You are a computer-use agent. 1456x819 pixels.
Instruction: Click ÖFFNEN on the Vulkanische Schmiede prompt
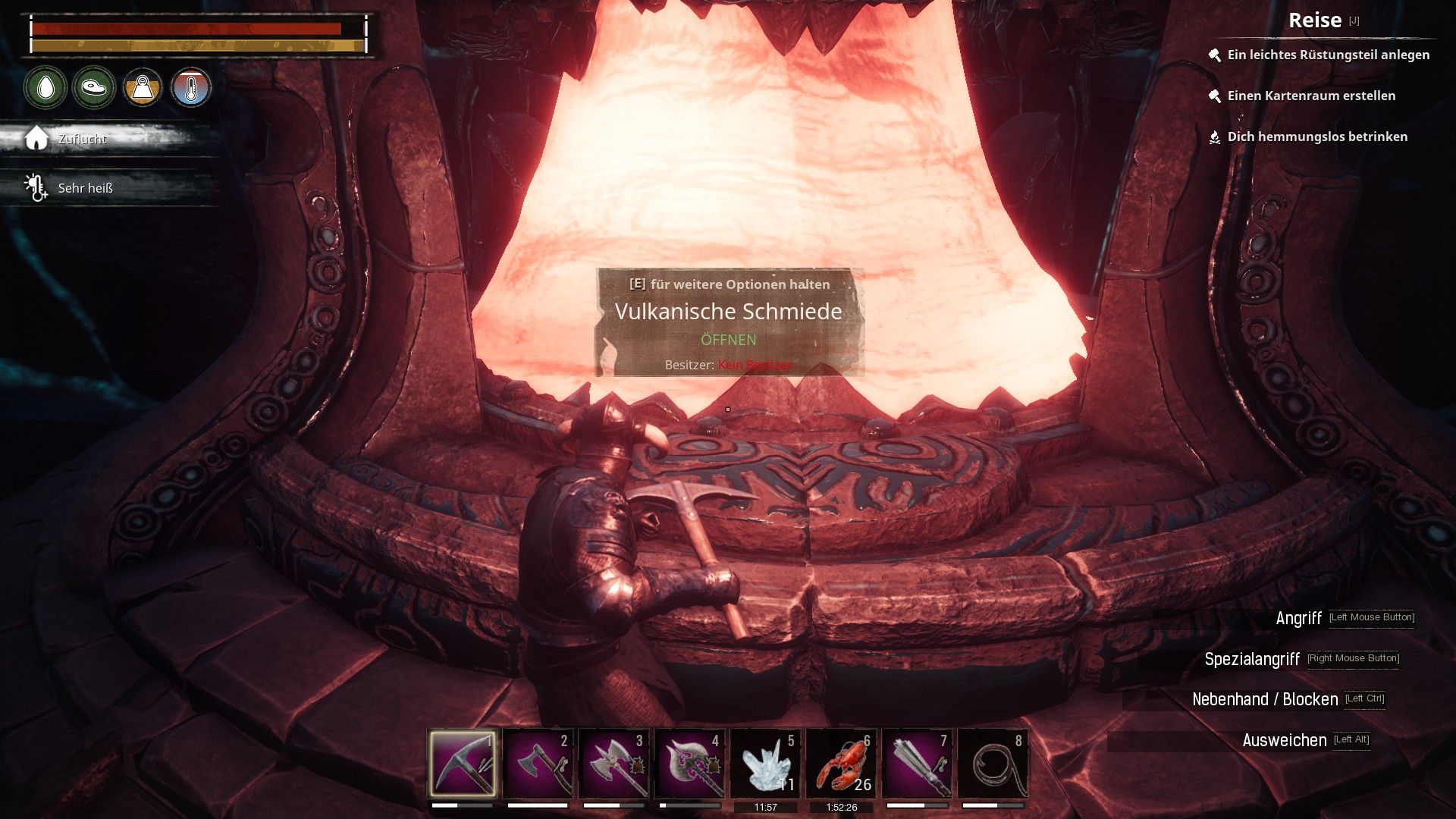(x=728, y=340)
